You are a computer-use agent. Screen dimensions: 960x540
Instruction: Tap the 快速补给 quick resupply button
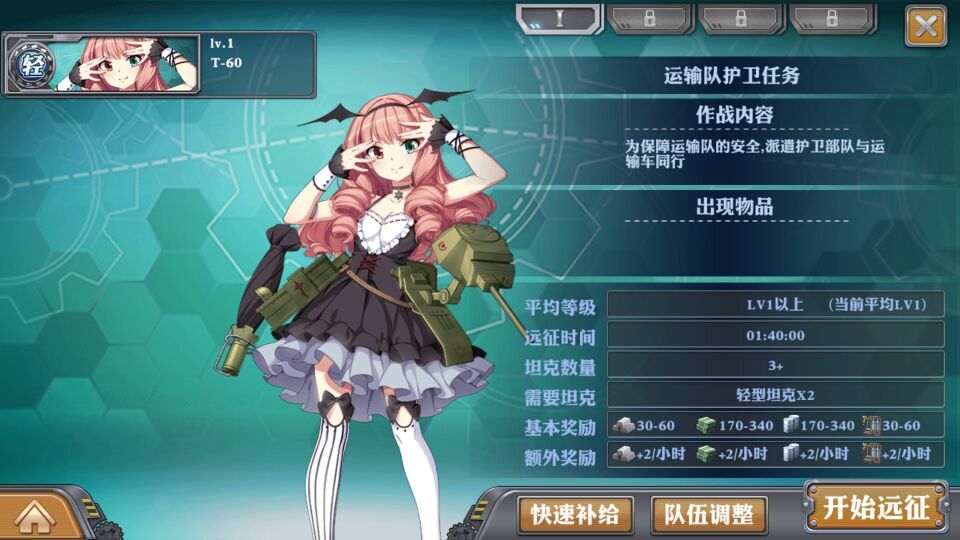click(575, 515)
